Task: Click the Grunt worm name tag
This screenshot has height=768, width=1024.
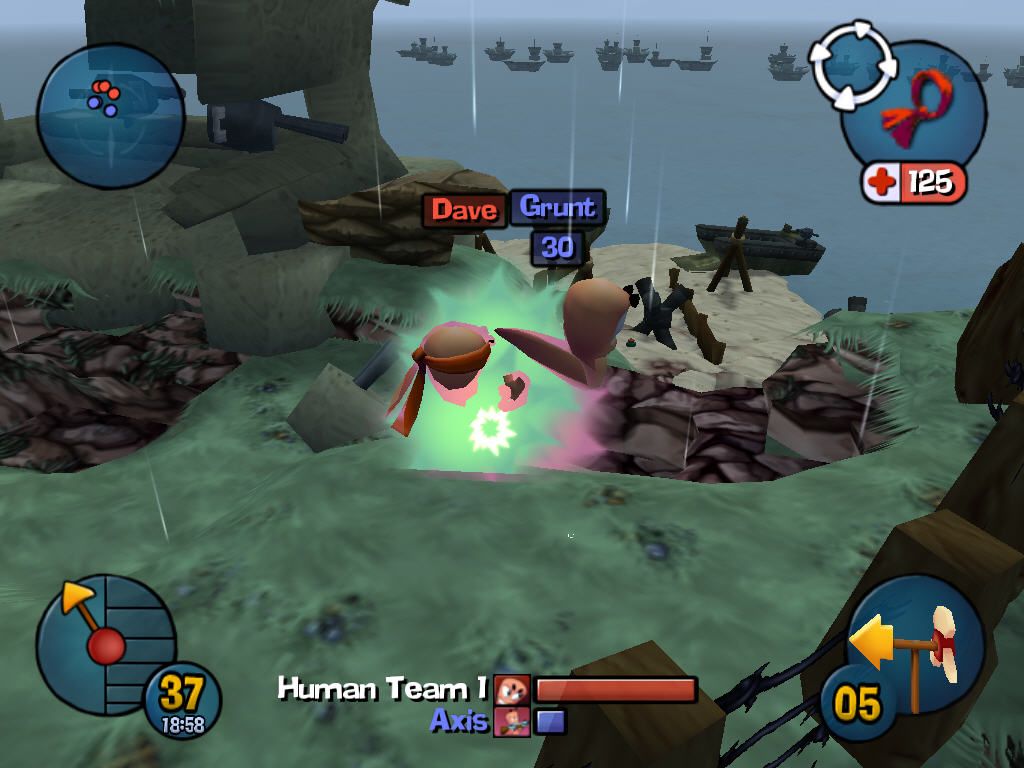Action: coord(558,207)
